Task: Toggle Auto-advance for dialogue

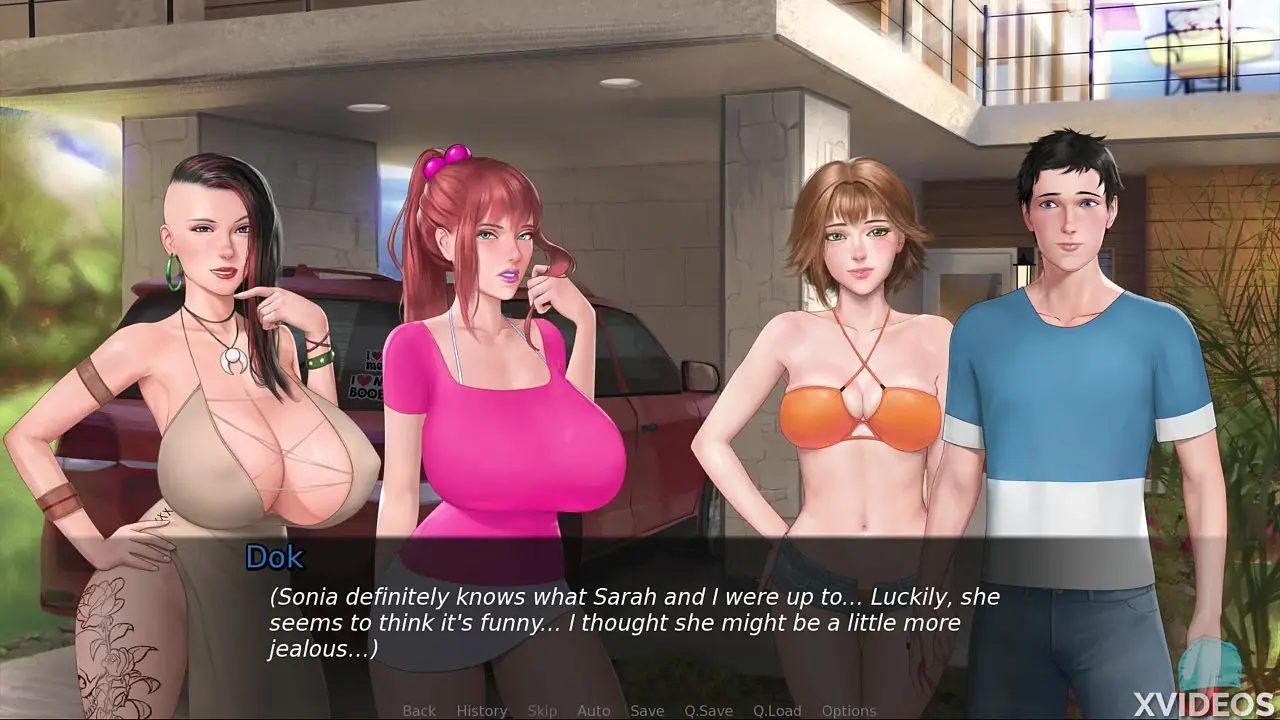Action: click(x=594, y=711)
